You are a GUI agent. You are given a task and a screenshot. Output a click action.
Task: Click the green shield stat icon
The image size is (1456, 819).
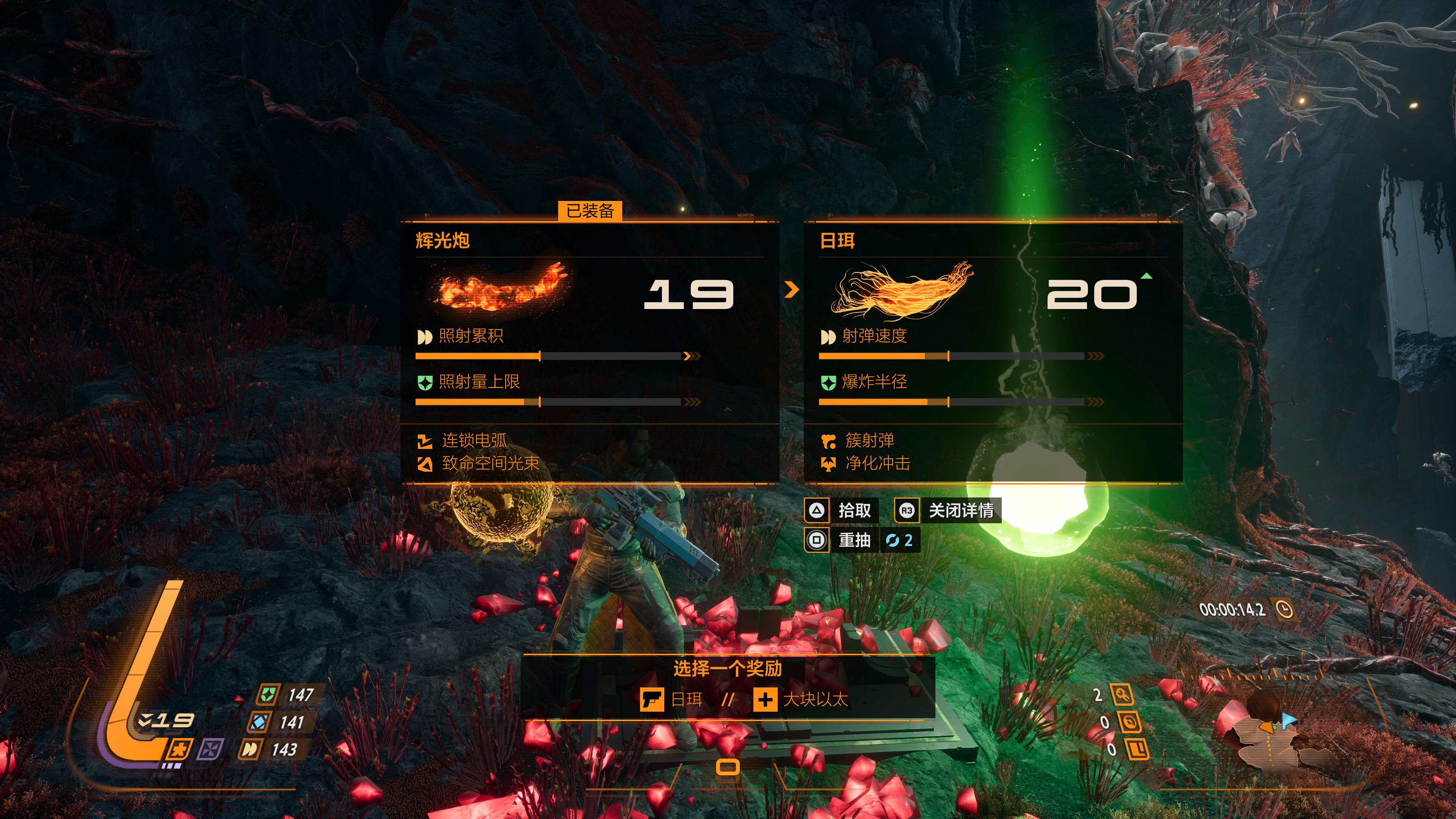[x=267, y=694]
